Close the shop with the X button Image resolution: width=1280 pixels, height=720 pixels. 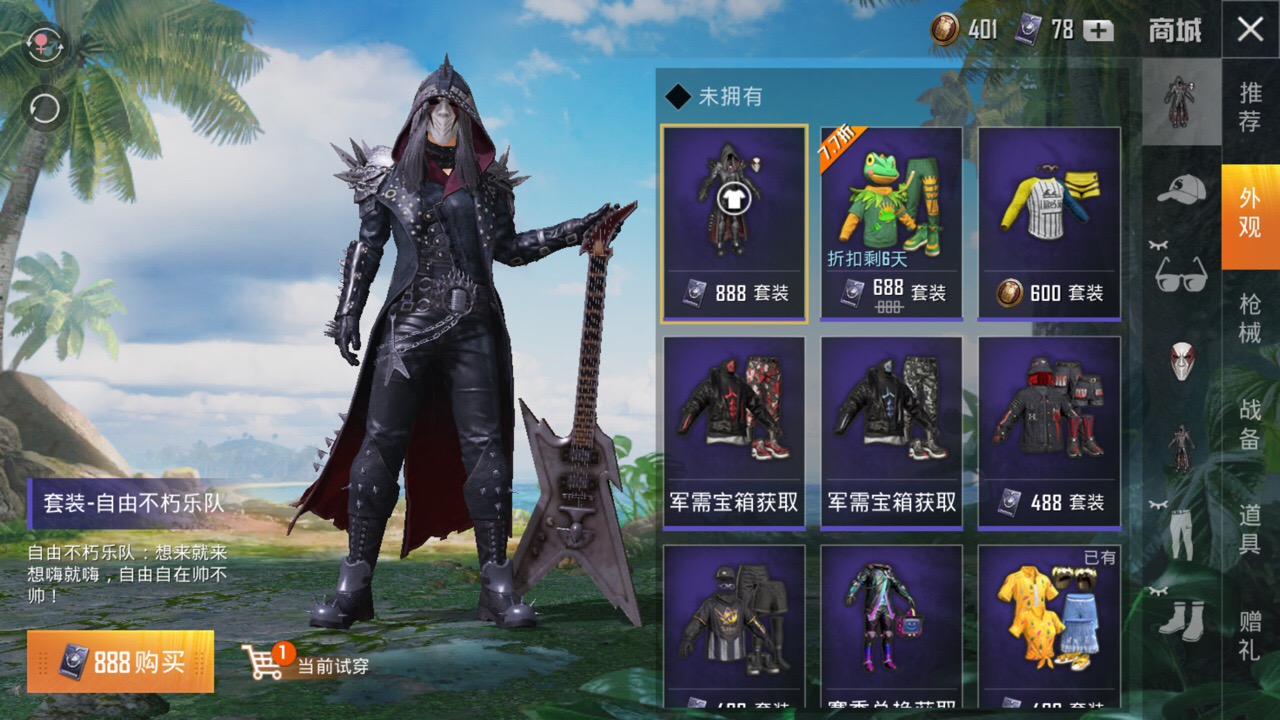(1250, 30)
